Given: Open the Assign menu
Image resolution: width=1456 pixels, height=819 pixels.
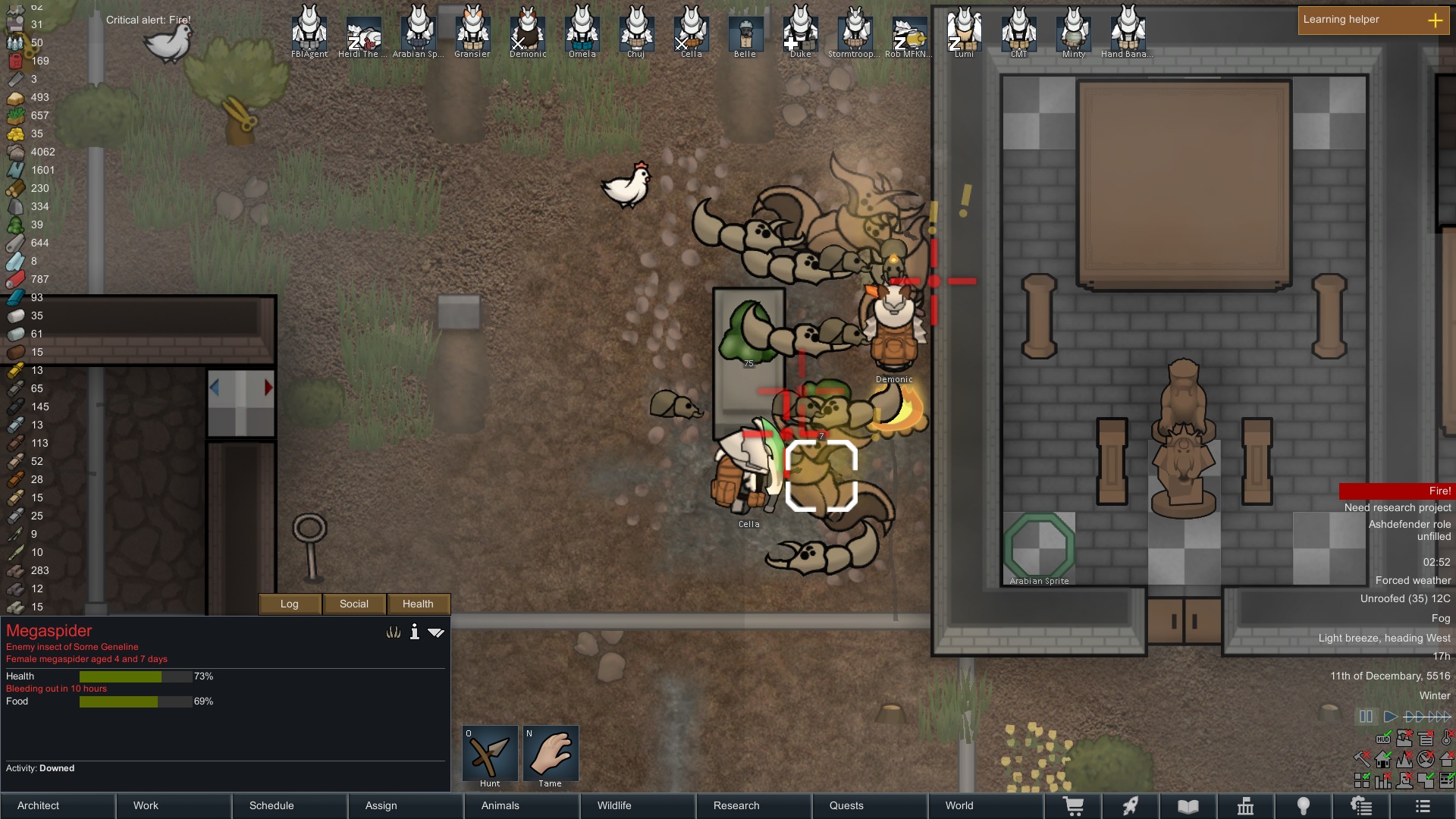Looking at the screenshot, I should pyautogui.click(x=406, y=805).
